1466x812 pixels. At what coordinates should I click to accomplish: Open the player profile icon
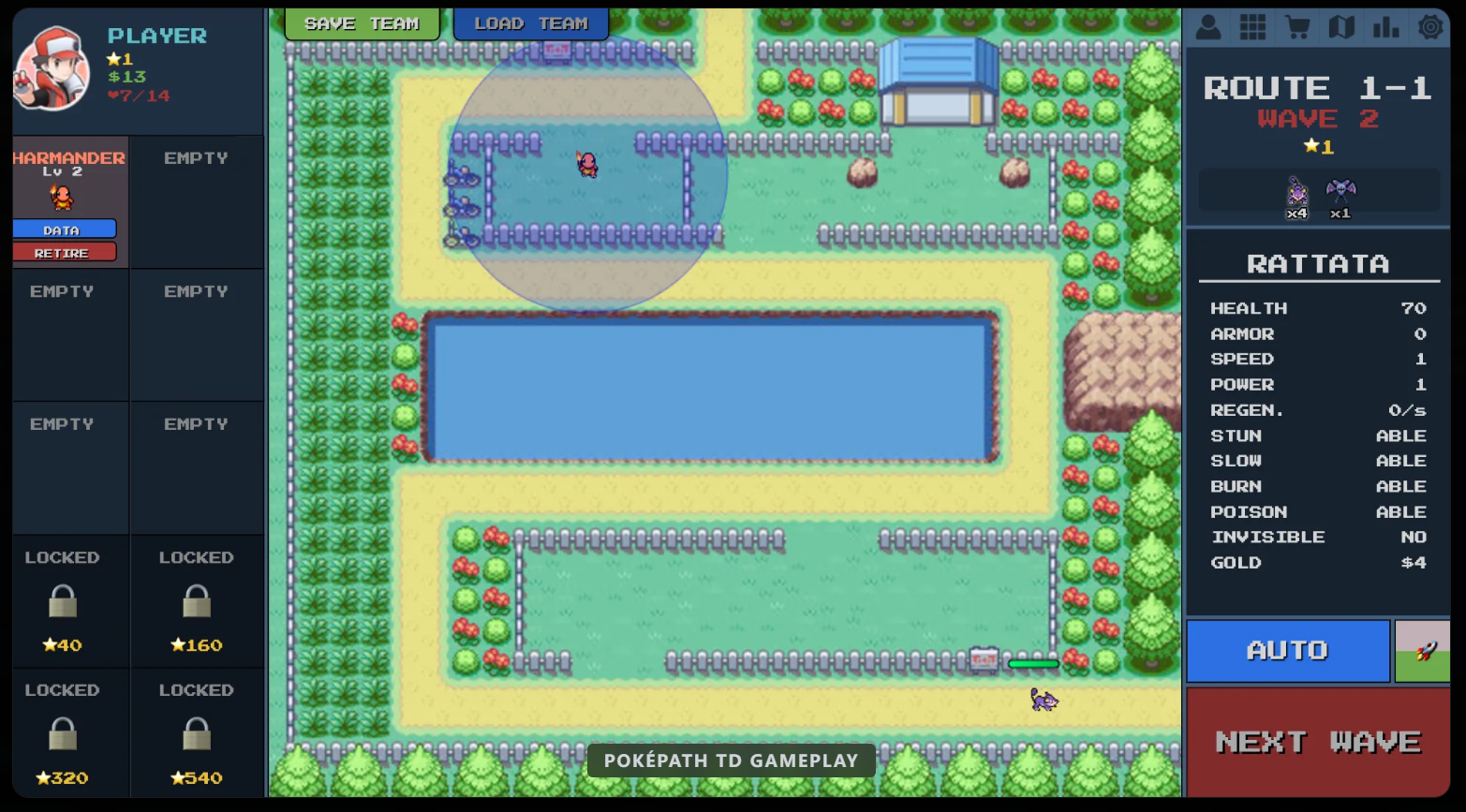point(1207,27)
